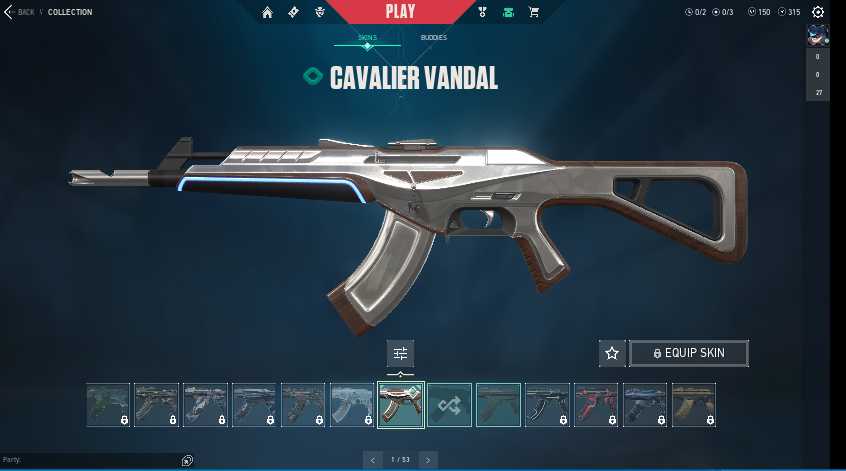Click the red PLAY button
Image resolution: width=846 pixels, height=471 pixels.
(x=400, y=12)
